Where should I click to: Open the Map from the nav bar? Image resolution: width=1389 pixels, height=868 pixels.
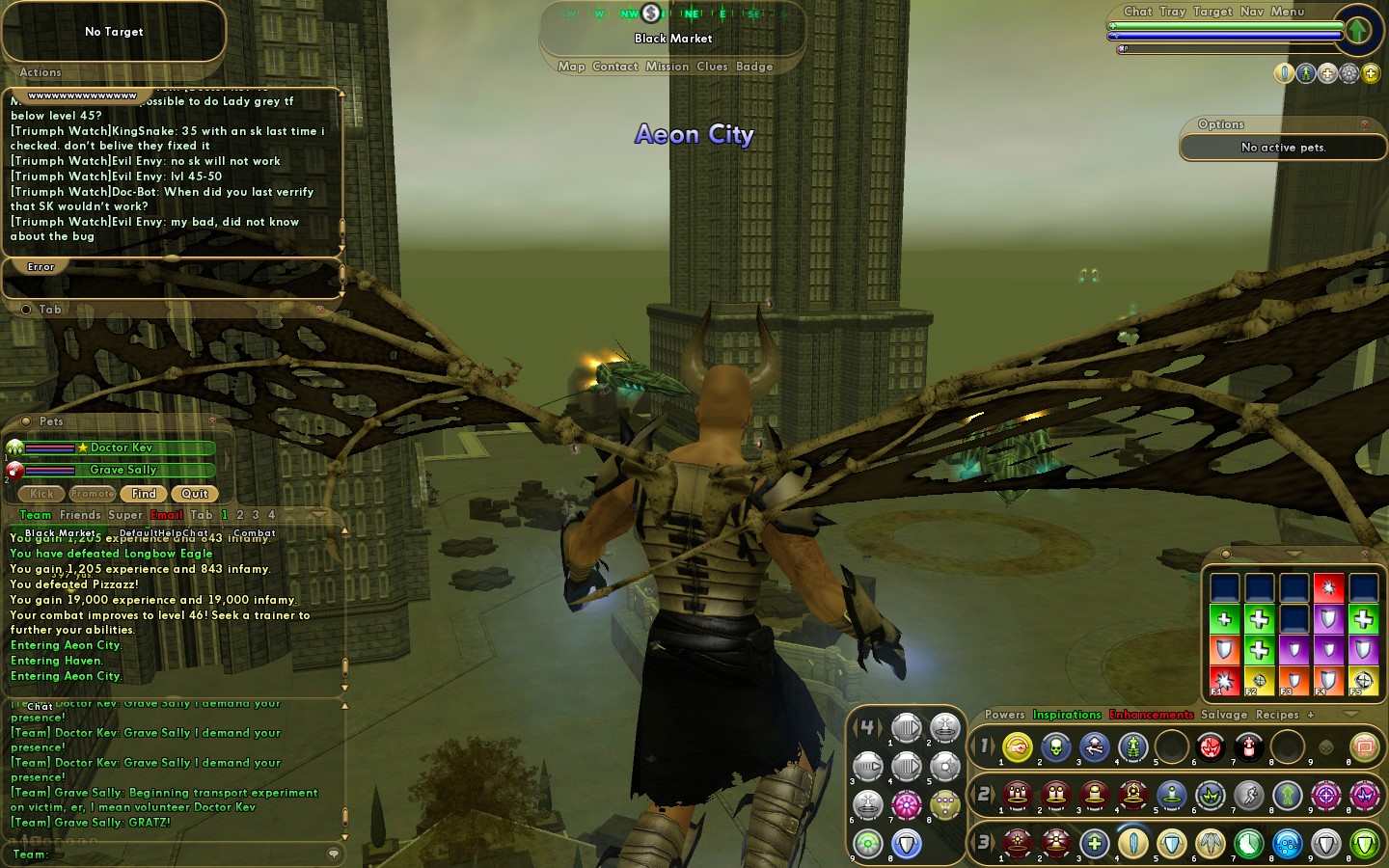[x=571, y=67]
